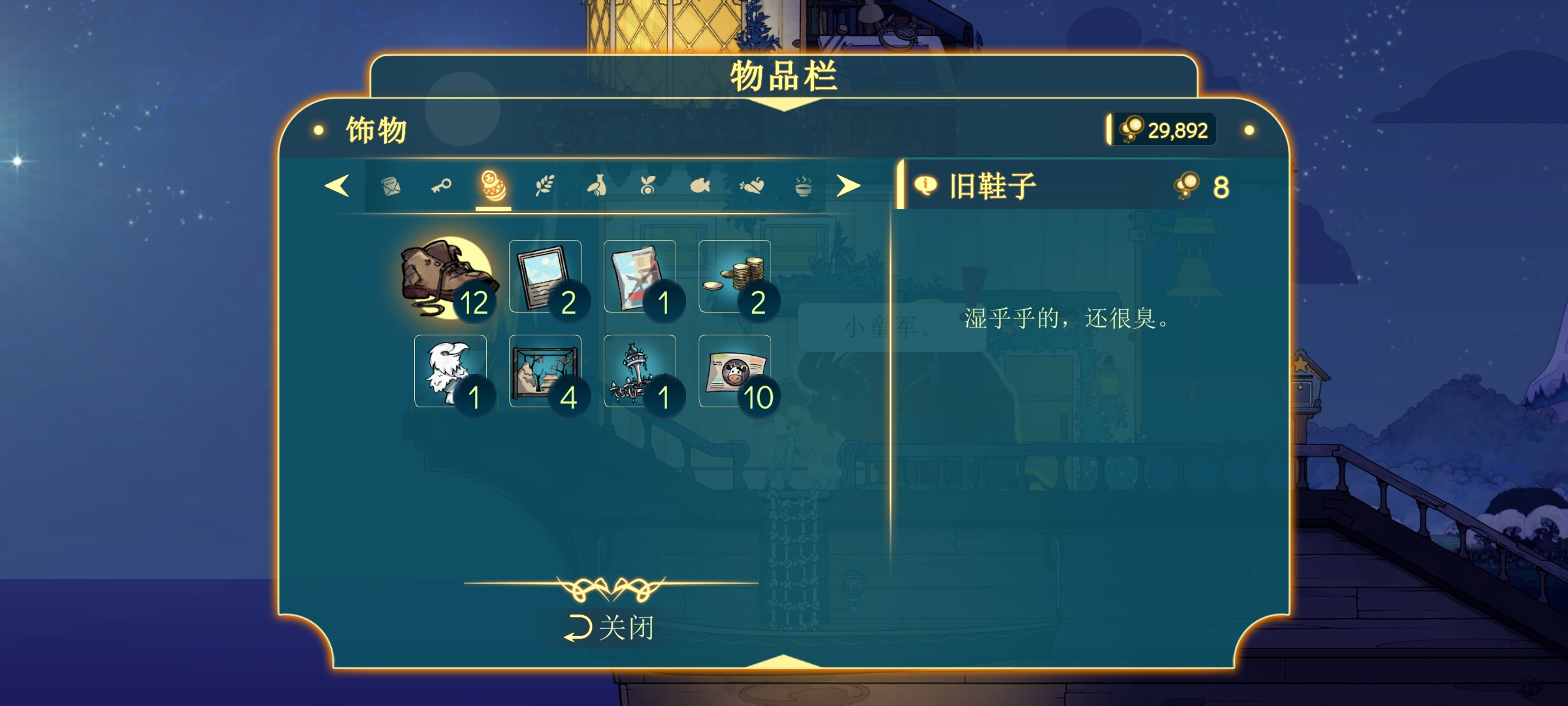Open the key items tab

442,187
